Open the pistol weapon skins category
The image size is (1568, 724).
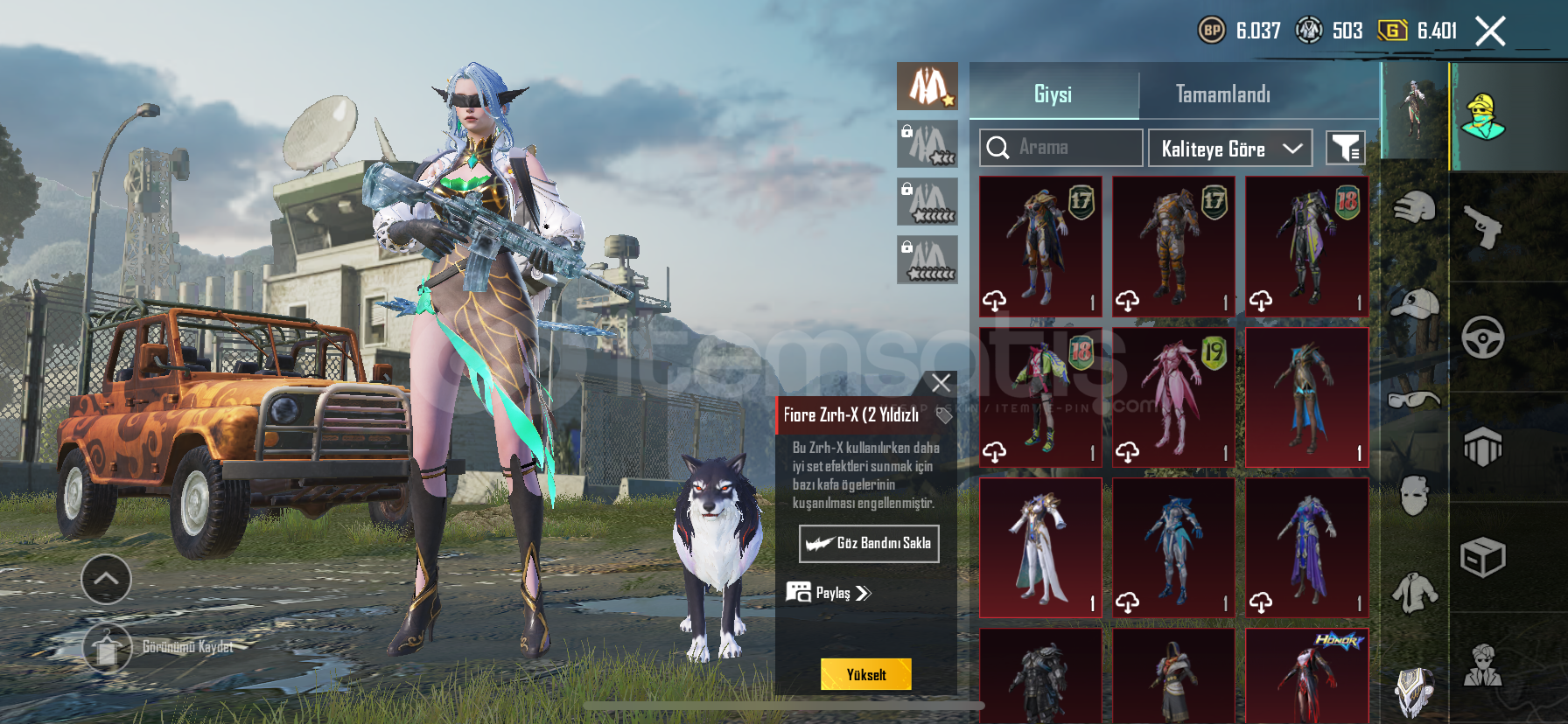point(1482,227)
